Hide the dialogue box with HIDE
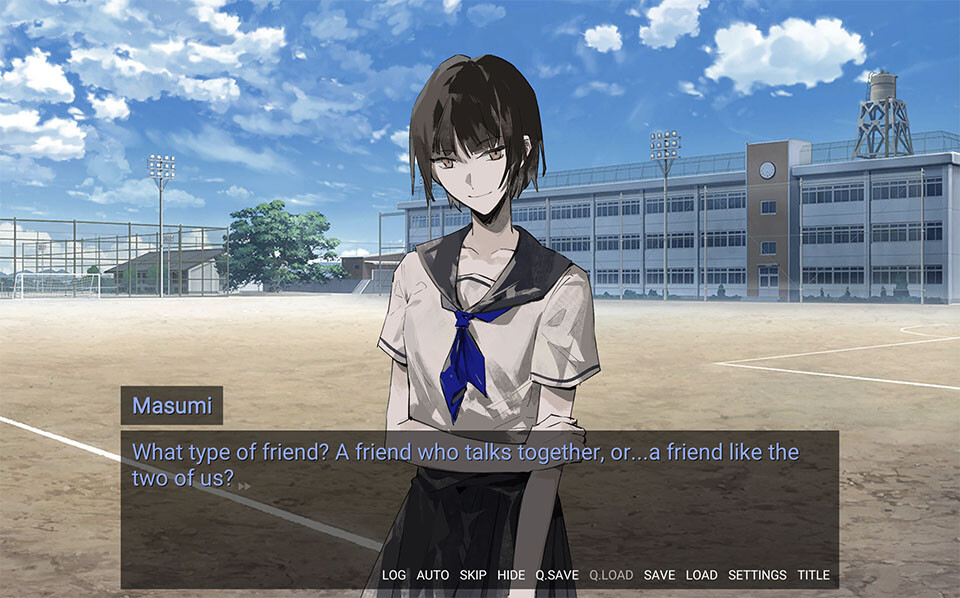 click(x=511, y=575)
